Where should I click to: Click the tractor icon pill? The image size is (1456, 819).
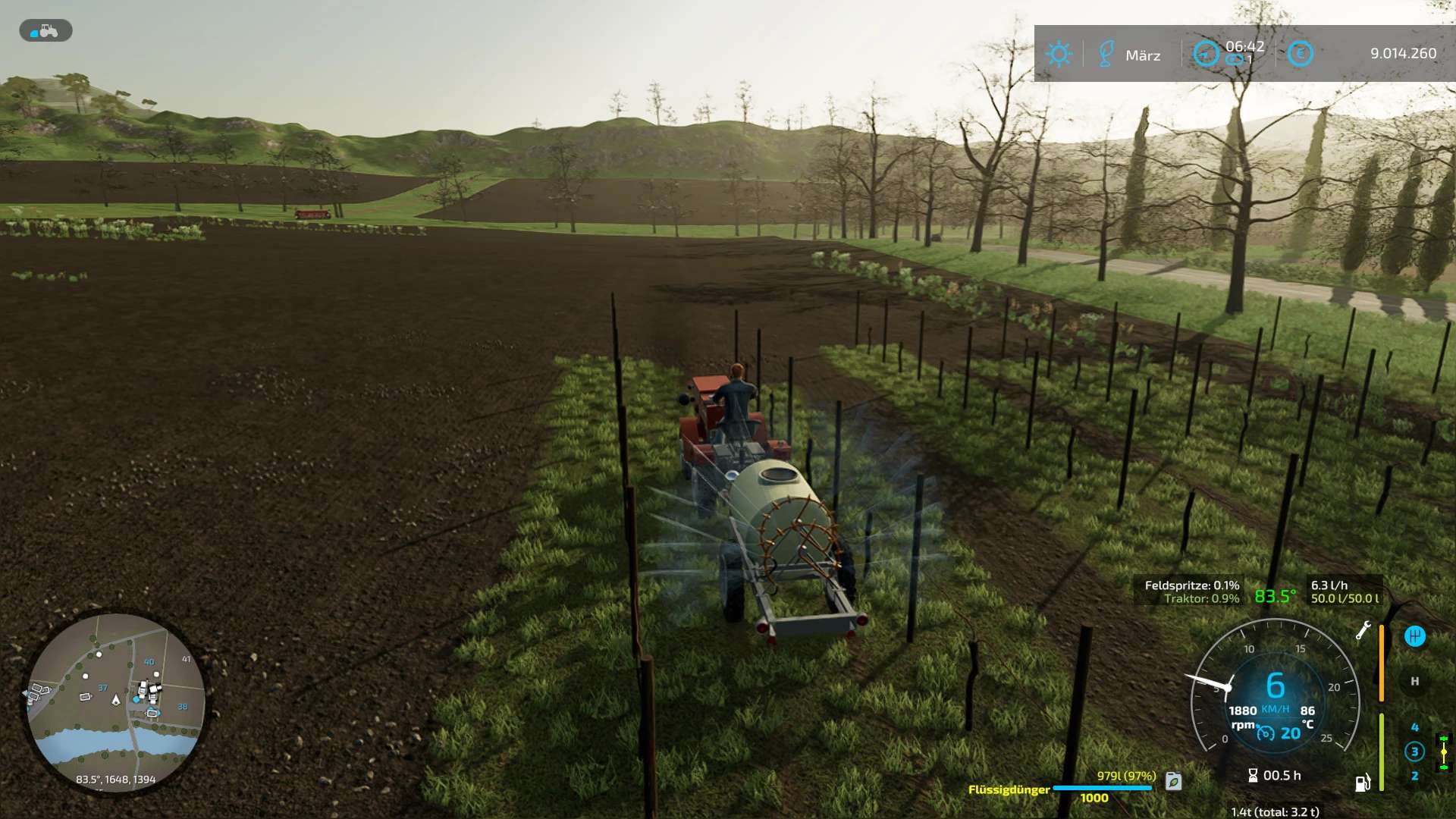[x=45, y=30]
